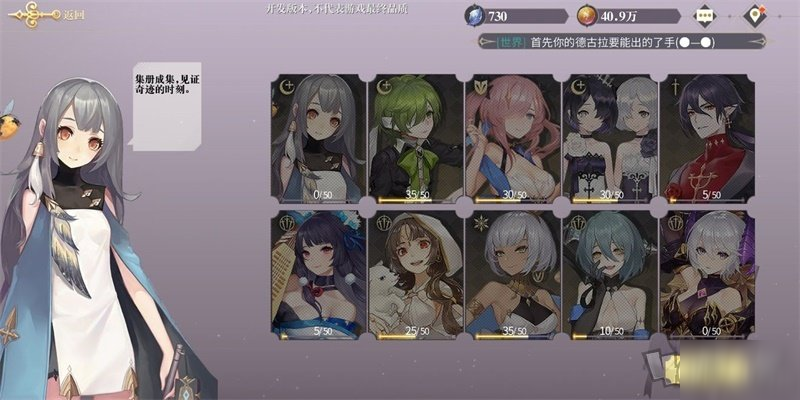The width and height of the screenshot is (800, 400).
Task: Choose the dark-skinned silver-haired girl card
Action: 511,272
